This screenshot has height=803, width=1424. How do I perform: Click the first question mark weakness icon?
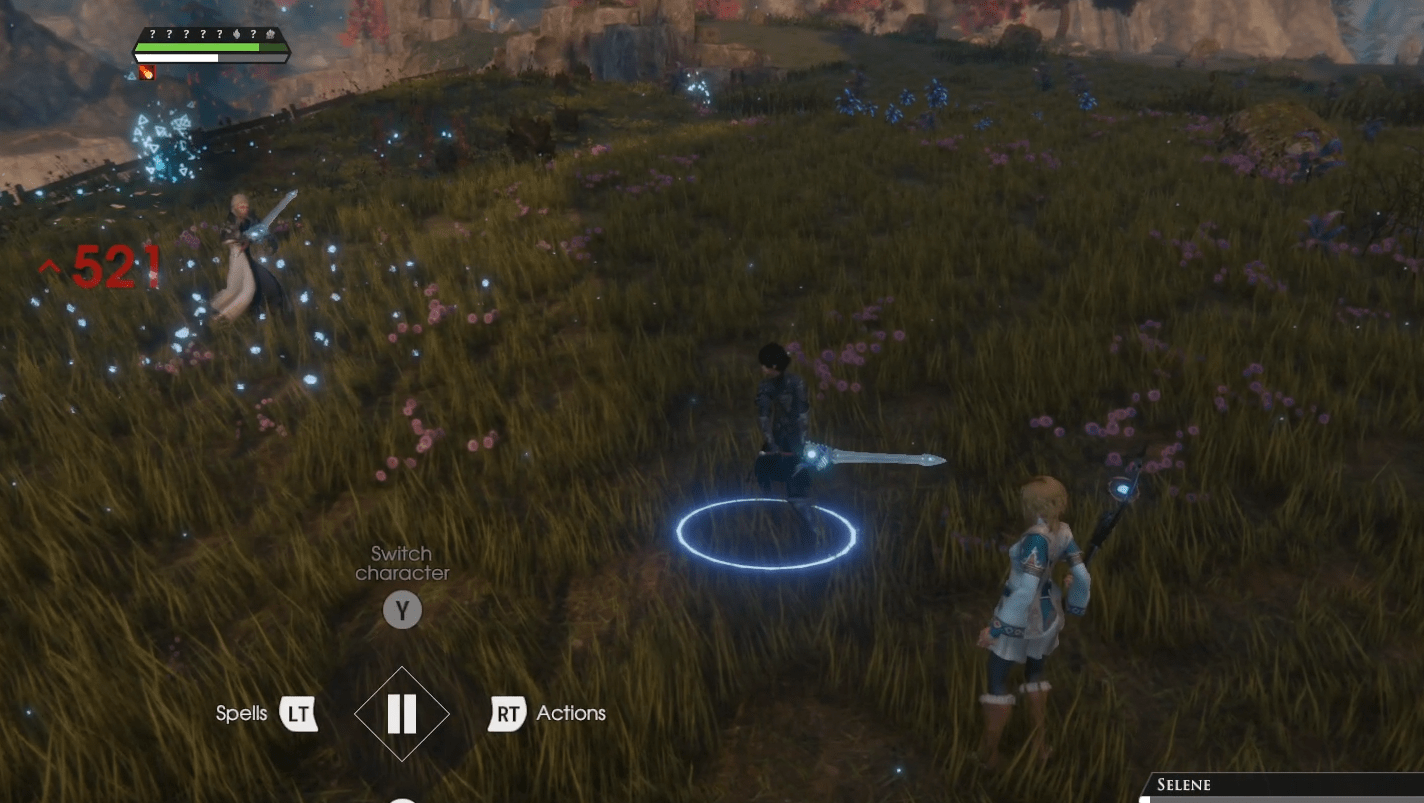[x=153, y=34]
